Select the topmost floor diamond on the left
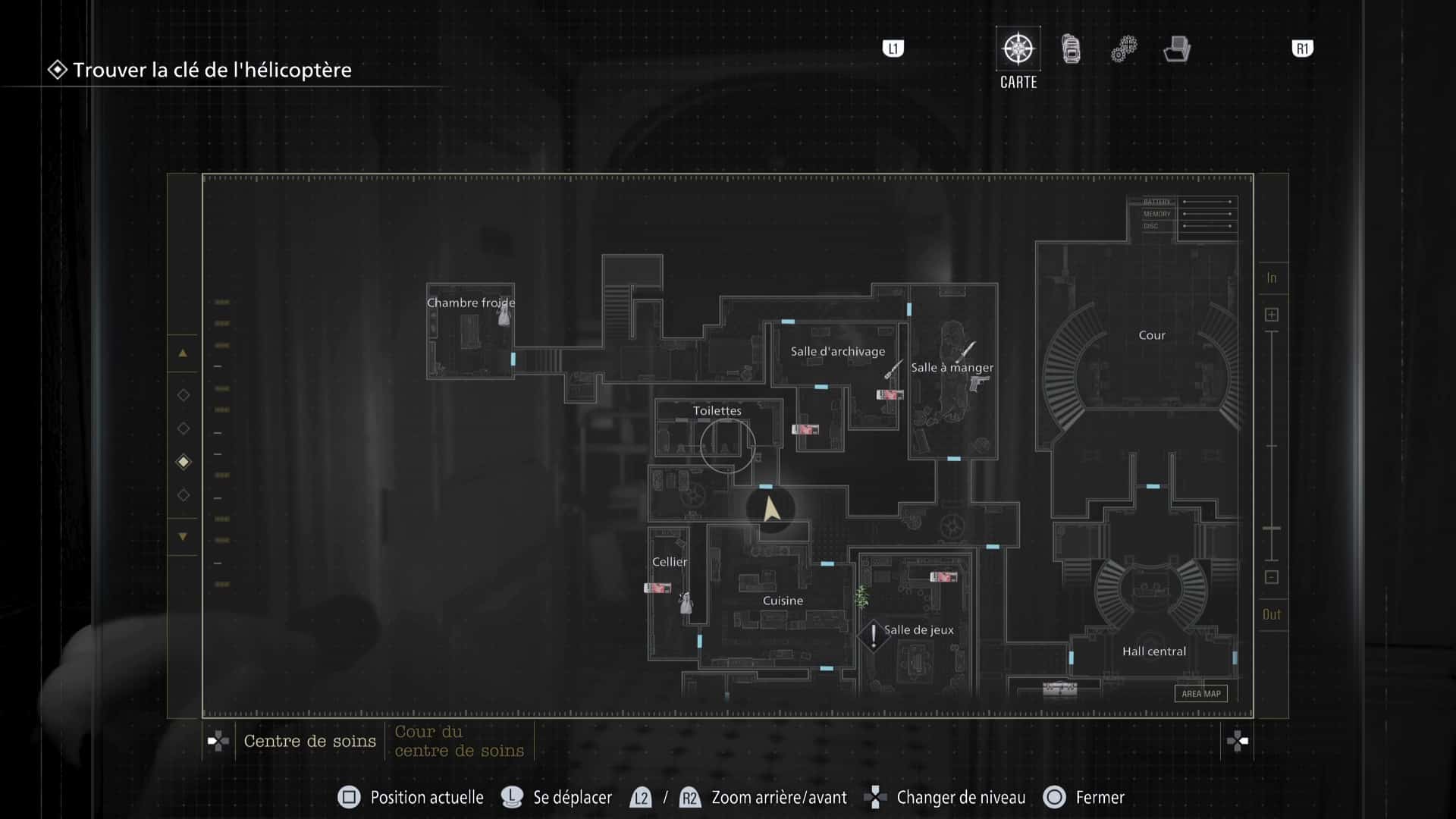Image resolution: width=1456 pixels, height=819 pixels. point(183,394)
